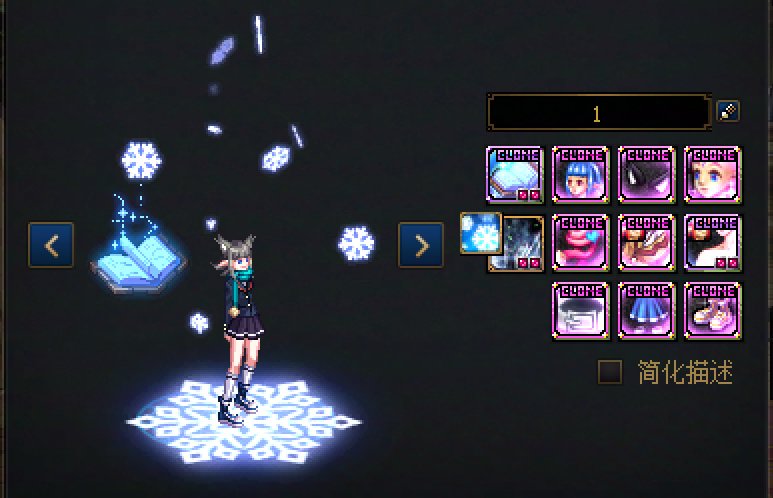Click the pencil edit icon

[x=728, y=111]
